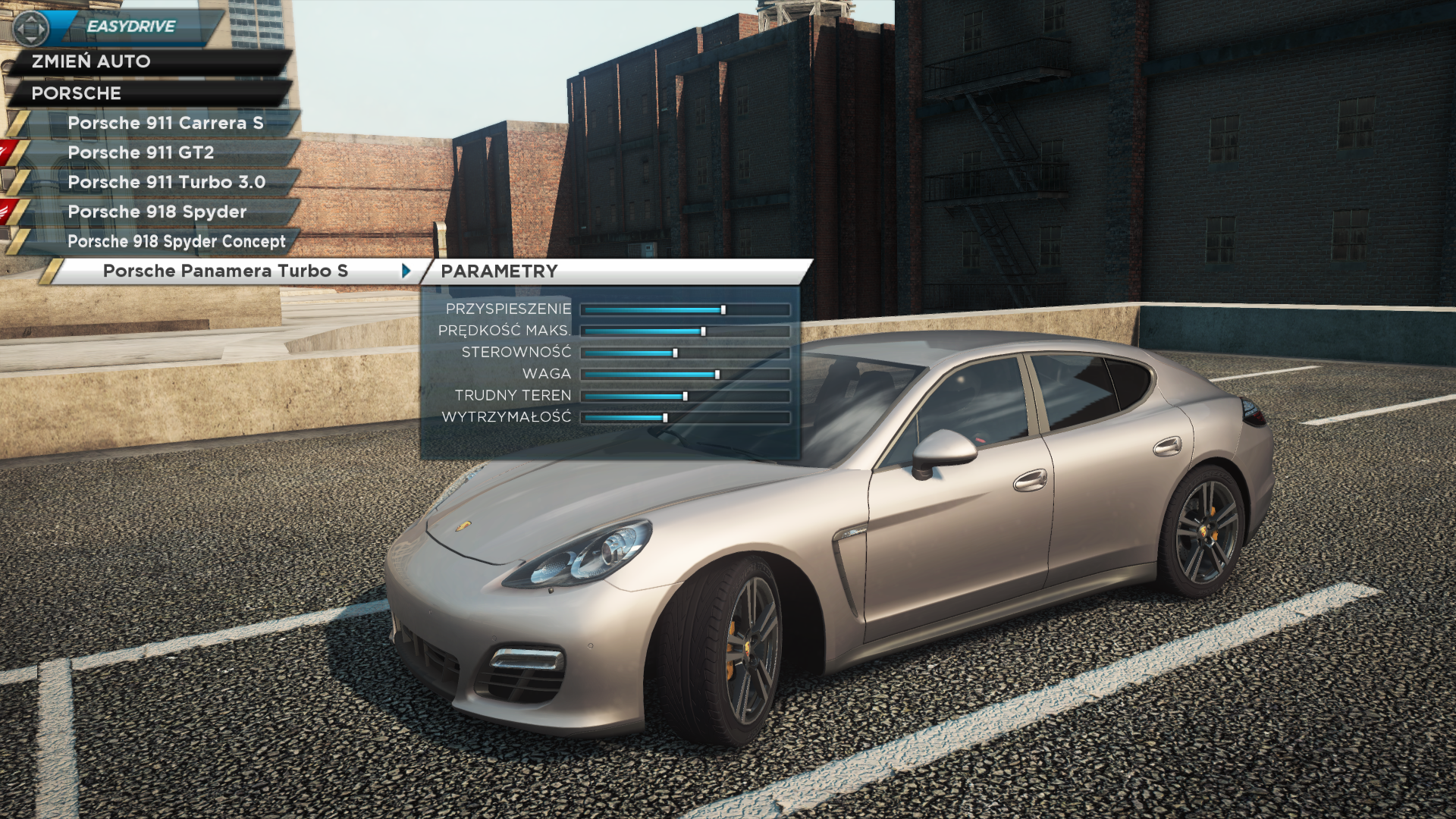Choose Porsche 918 Spyder Concept
Image resolution: width=1456 pixels, height=819 pixels.
[x=176, y=241]
